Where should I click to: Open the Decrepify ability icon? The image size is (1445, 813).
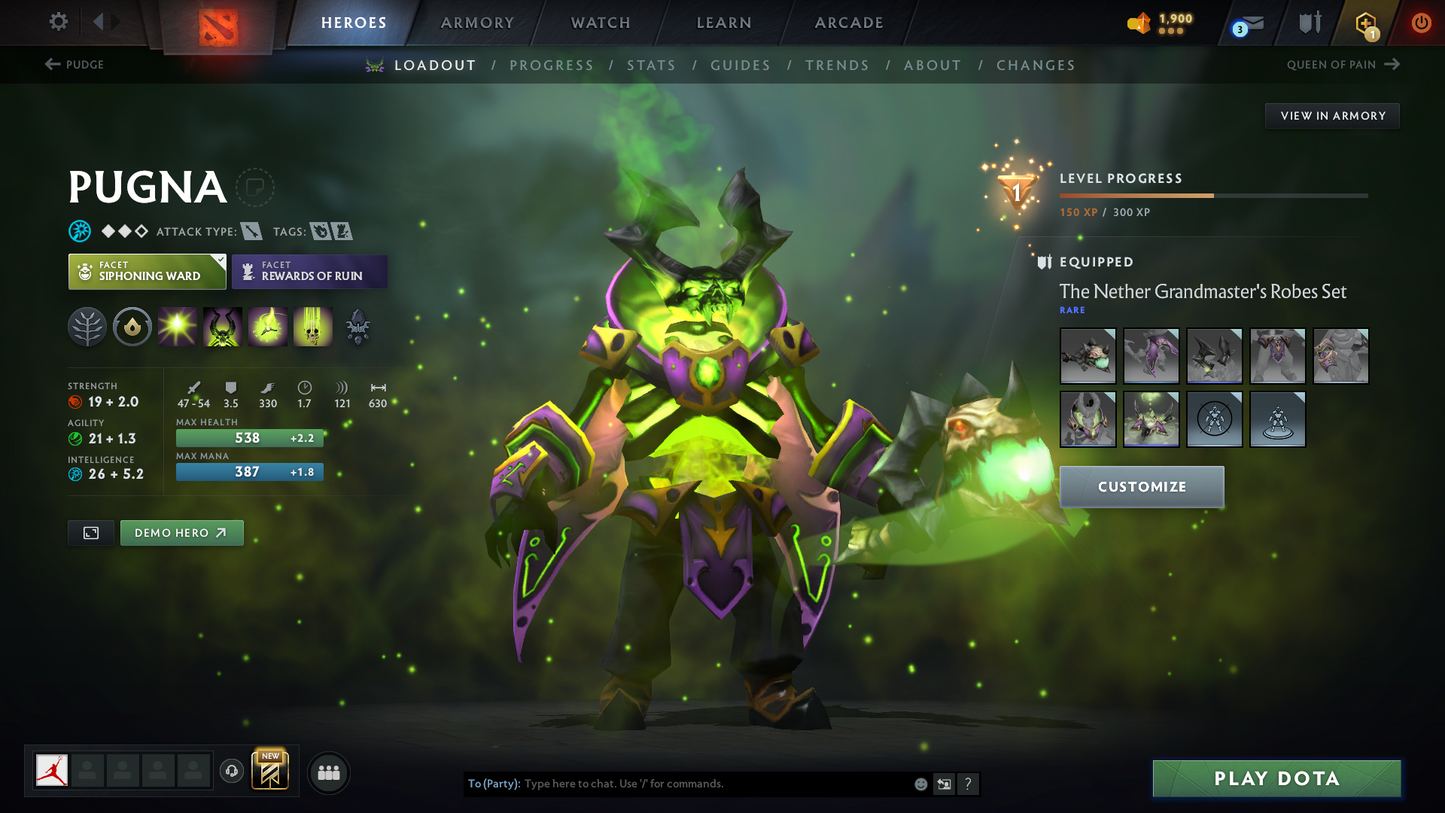222,326
